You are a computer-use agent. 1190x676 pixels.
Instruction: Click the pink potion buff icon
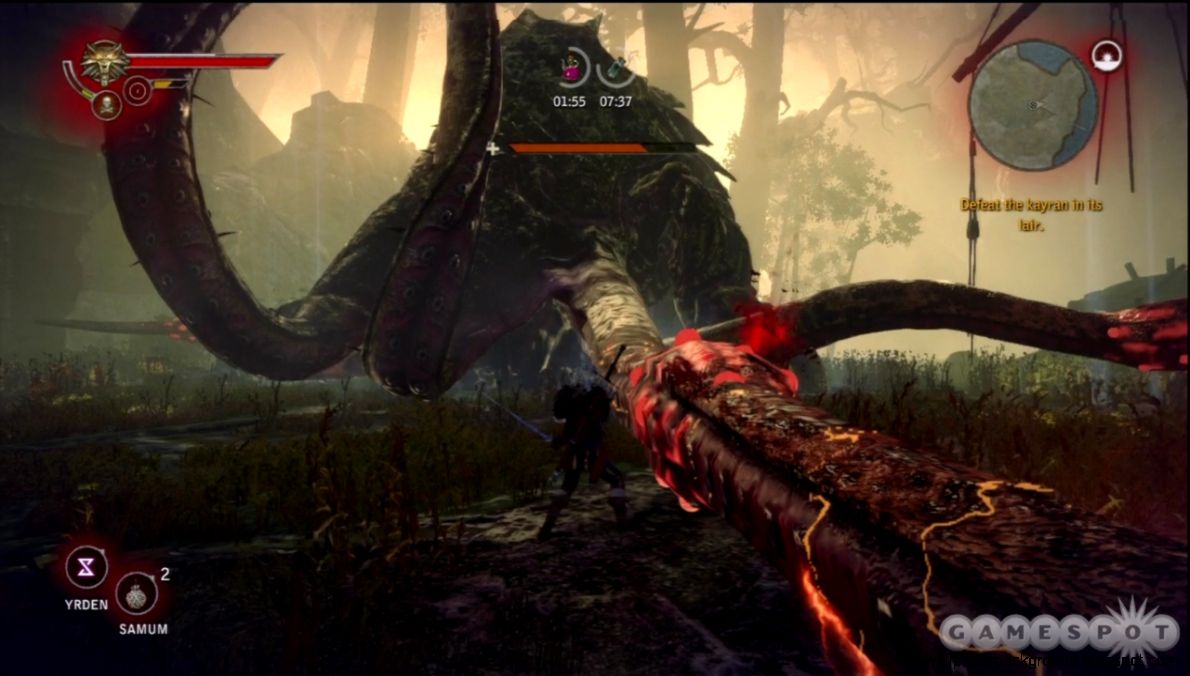coord(570,69)
